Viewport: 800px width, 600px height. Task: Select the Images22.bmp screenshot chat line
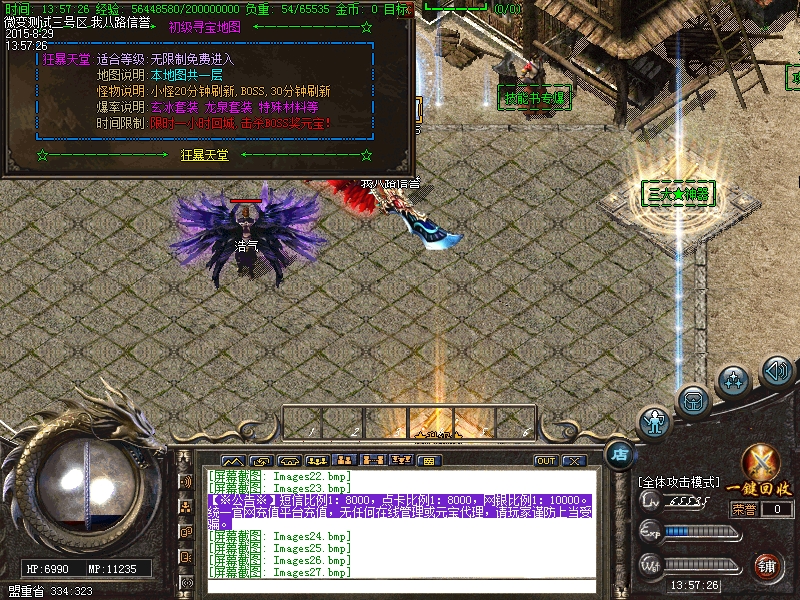(x=279, y=476)
